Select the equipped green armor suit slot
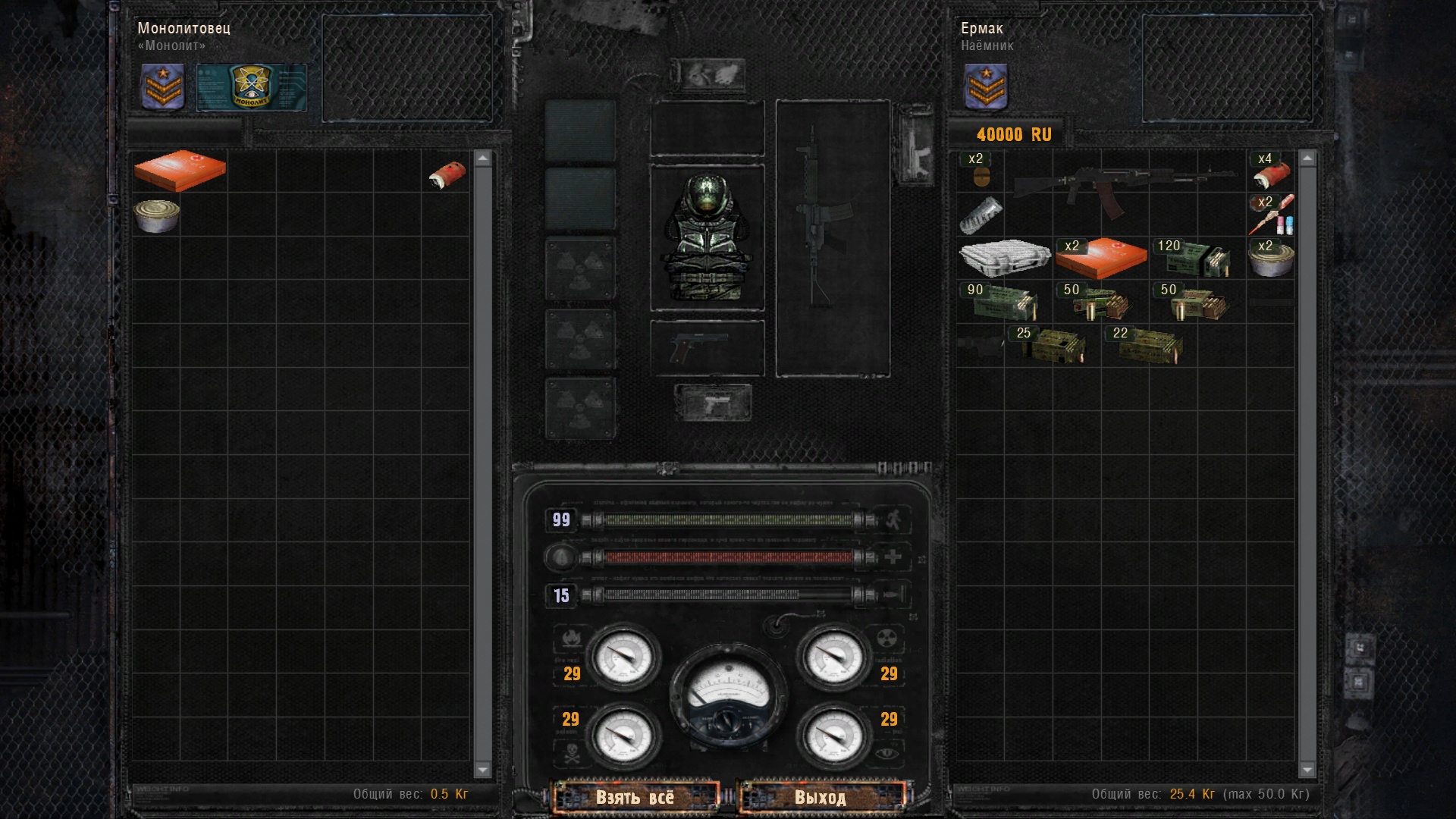The height and width of the screenshot is (819, 1456). coord(707,237)
